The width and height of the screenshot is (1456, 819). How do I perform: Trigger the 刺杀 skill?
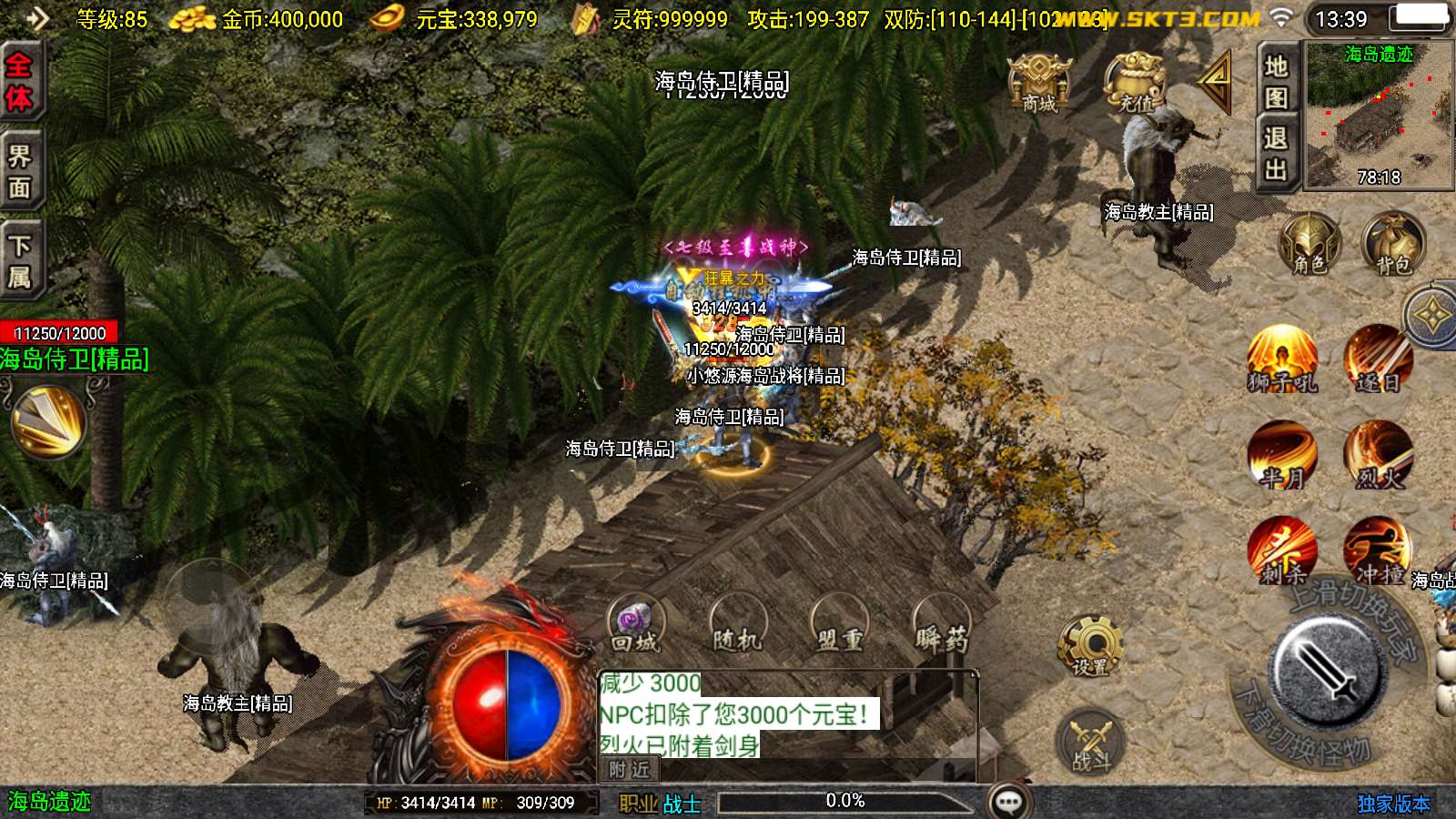click(1282, 551)
